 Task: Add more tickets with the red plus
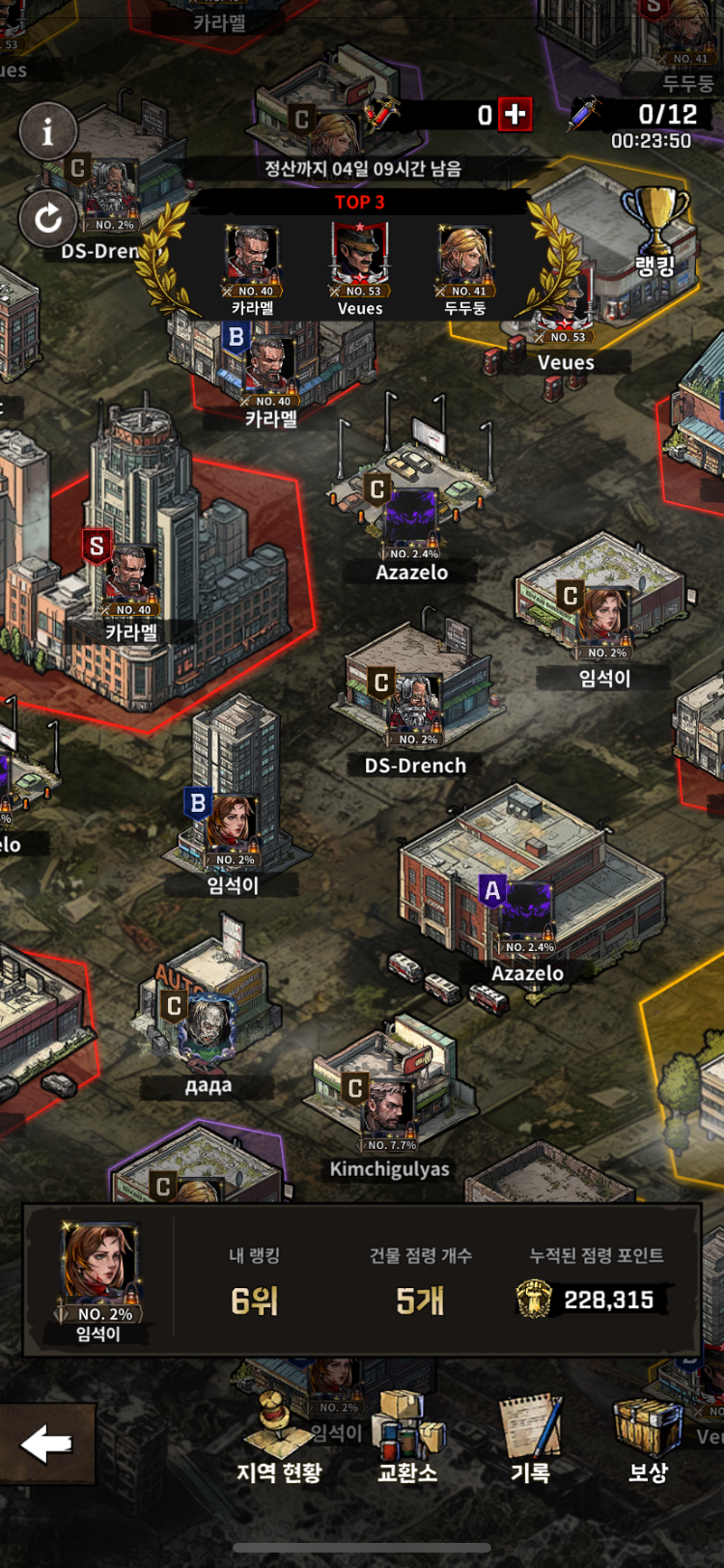(x=515, y=114)
